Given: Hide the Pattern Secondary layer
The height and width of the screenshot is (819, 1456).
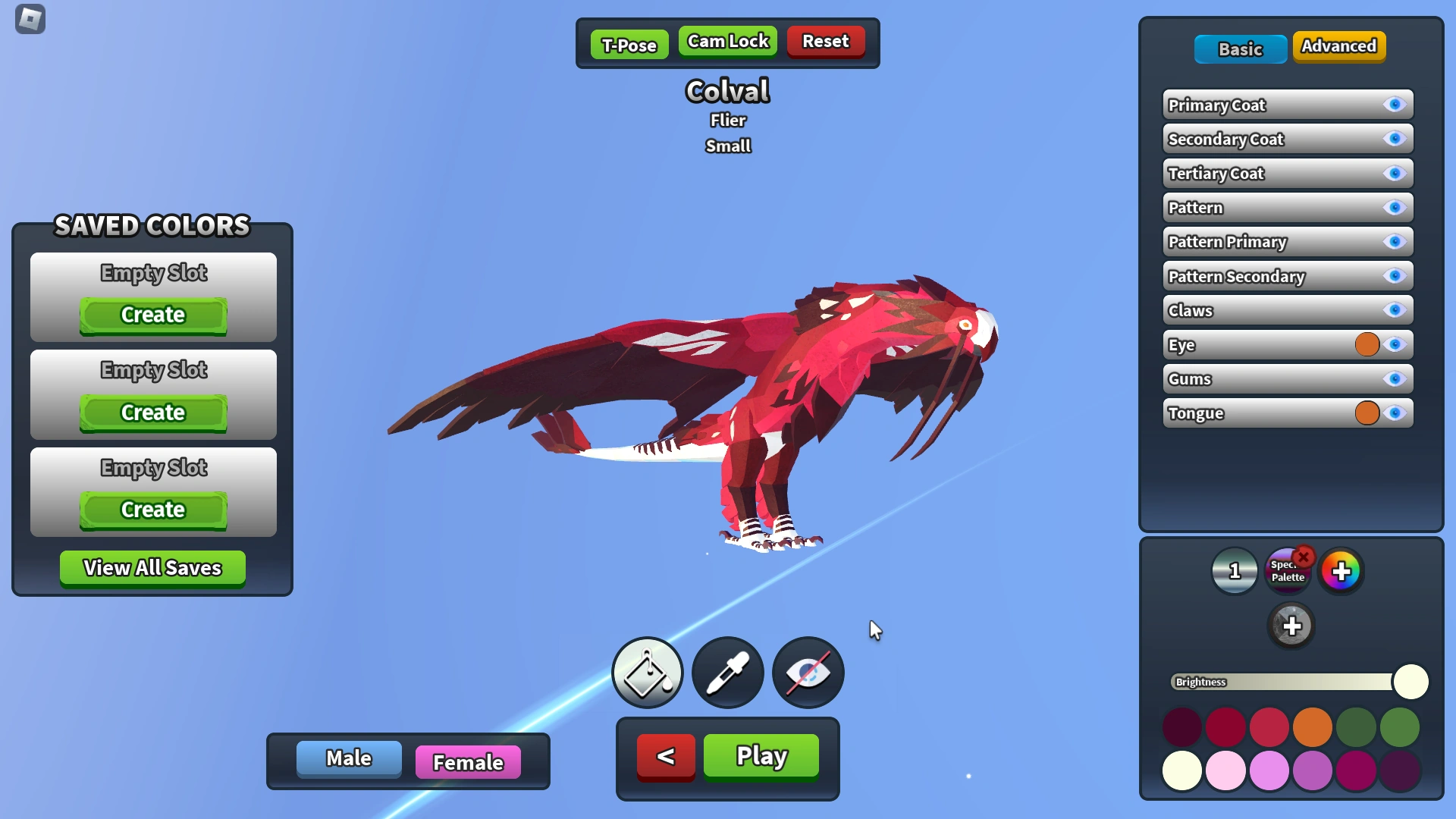Looking at the screenshot, I should pos(1394,276).
